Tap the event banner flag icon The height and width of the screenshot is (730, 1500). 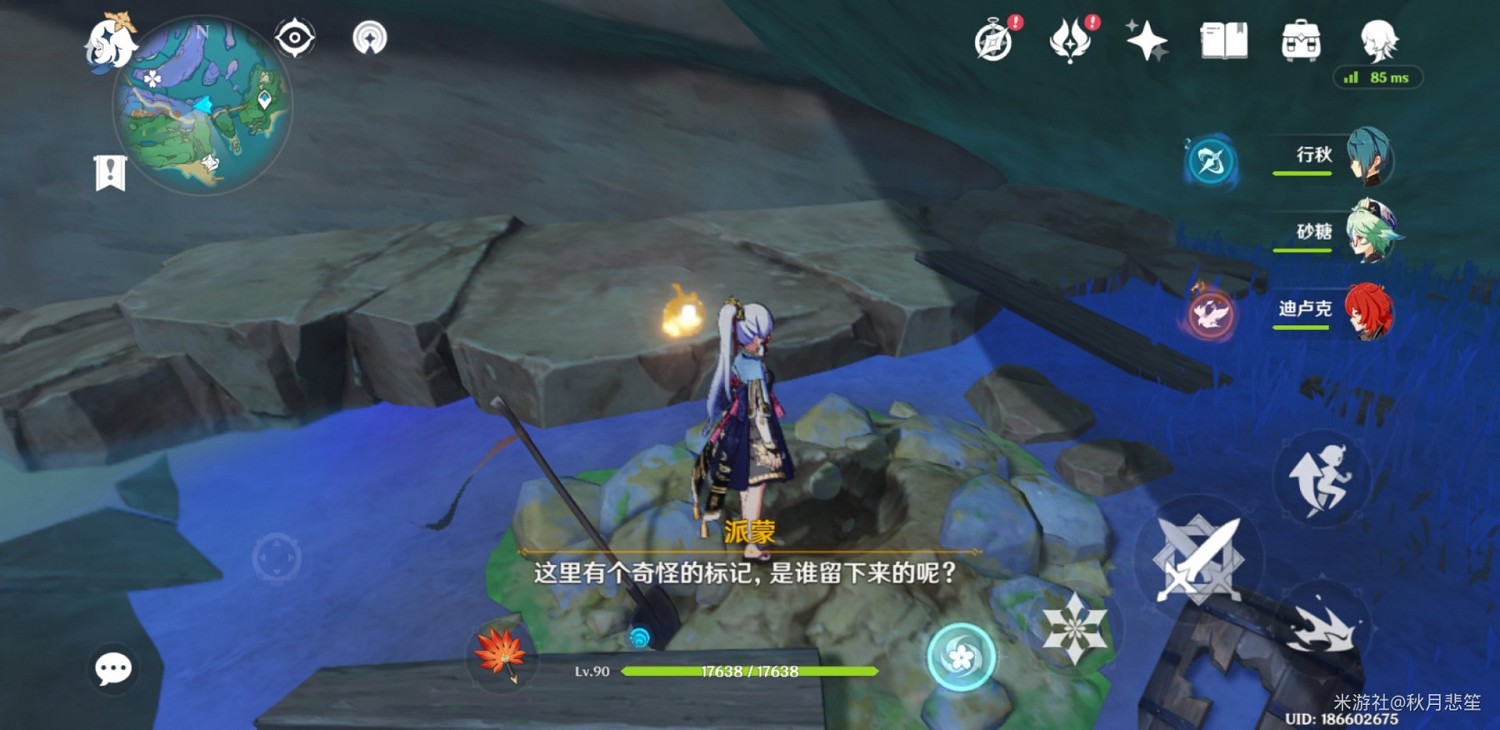tap(113, 172)
